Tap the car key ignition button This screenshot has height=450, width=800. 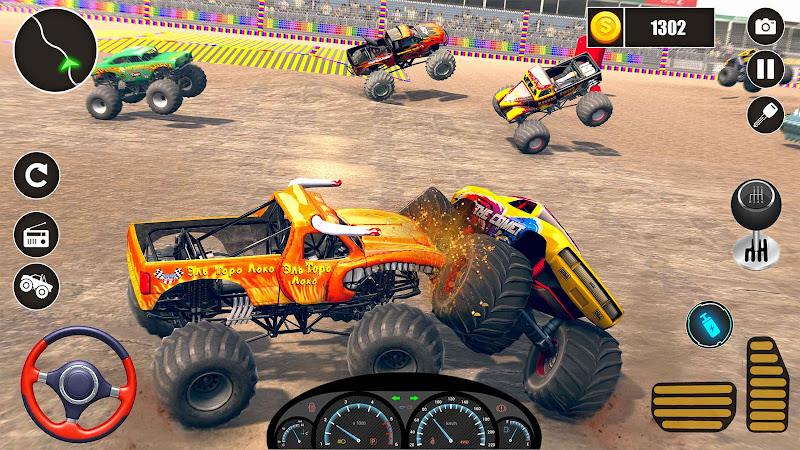point(765,115)
